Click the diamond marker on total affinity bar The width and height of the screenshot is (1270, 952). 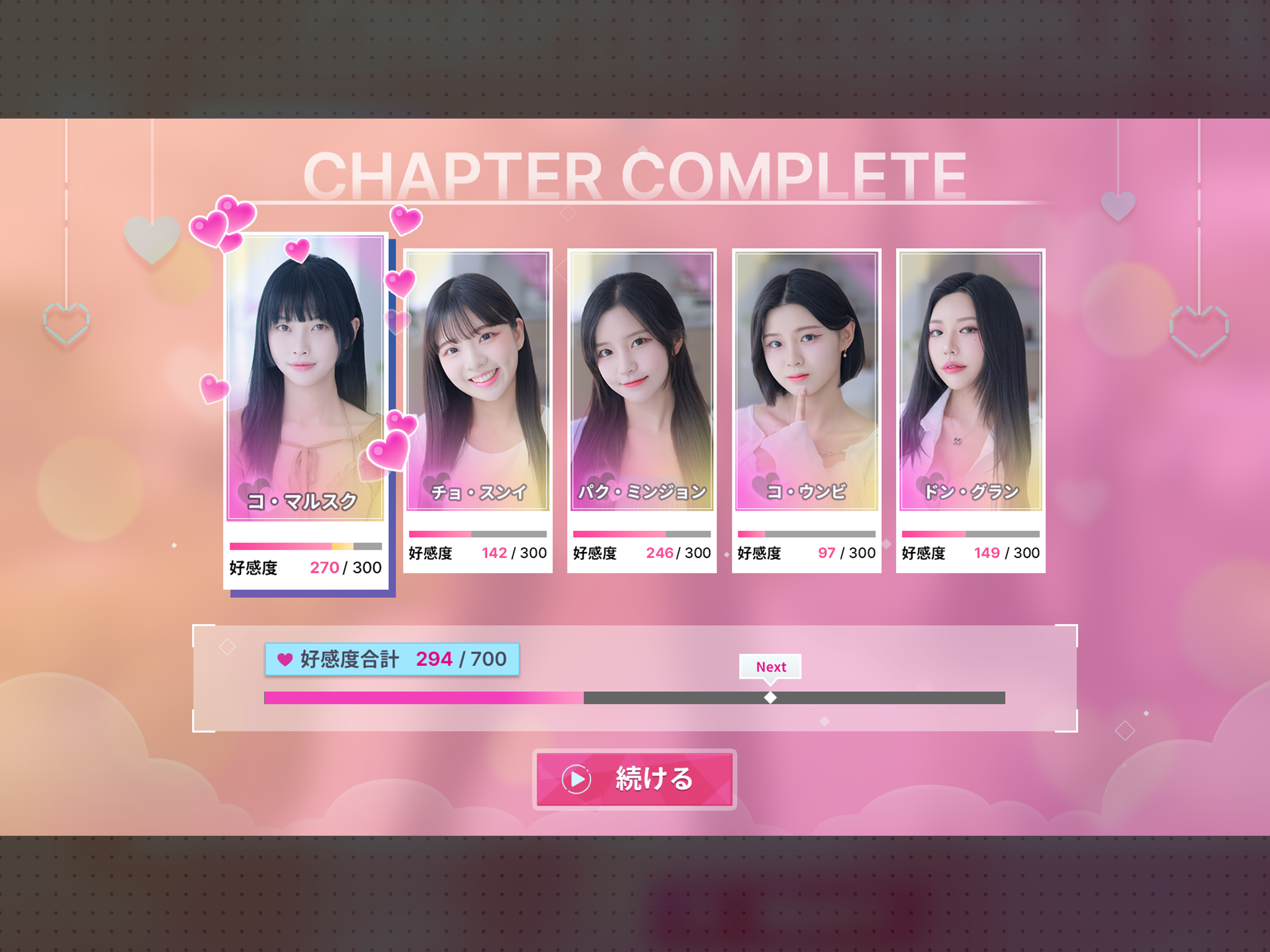[x=770, y=698]
